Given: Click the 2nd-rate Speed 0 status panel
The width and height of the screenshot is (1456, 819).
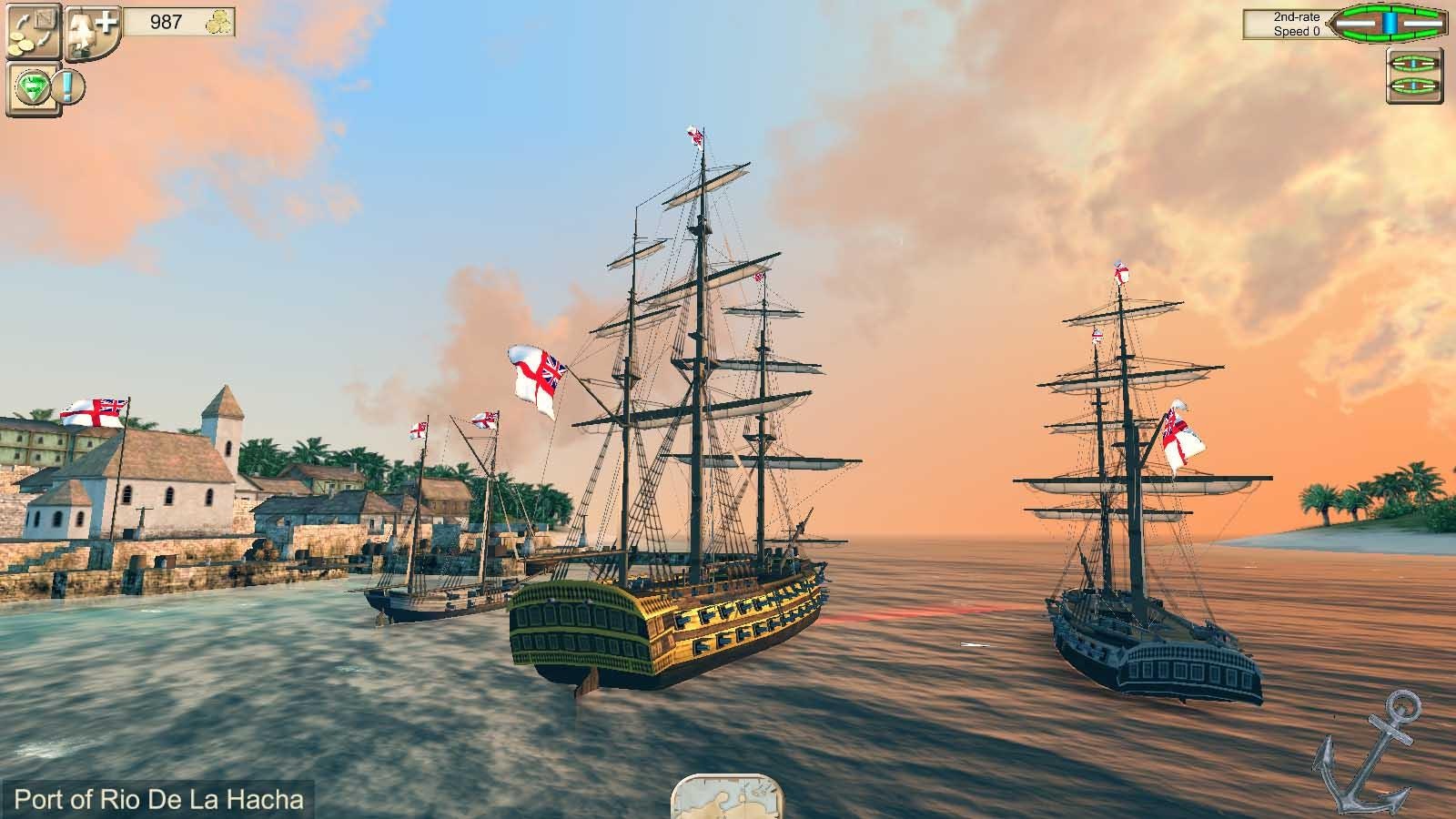Looking at the screenshot, I should (x=1290, y=22).
